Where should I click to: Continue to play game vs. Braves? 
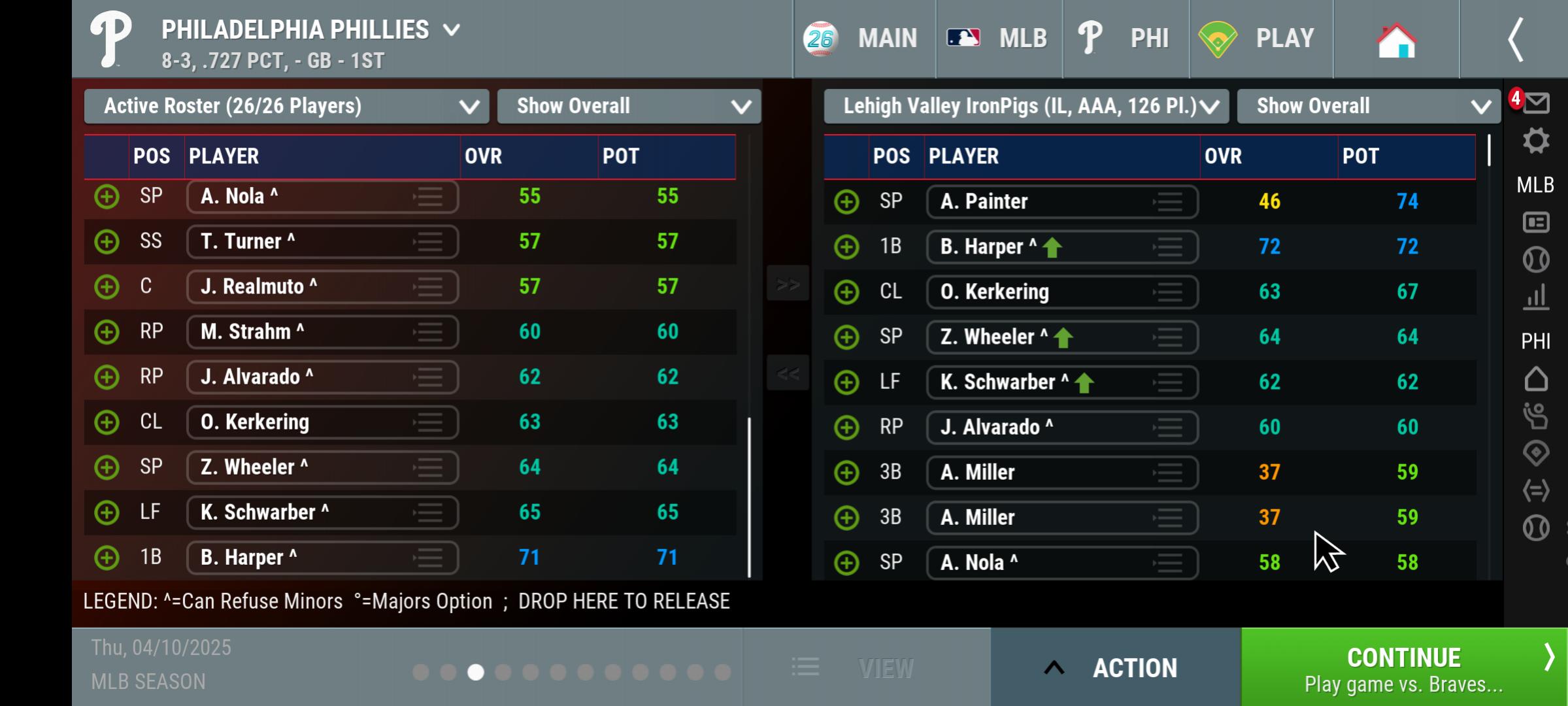pos(1403,667)
